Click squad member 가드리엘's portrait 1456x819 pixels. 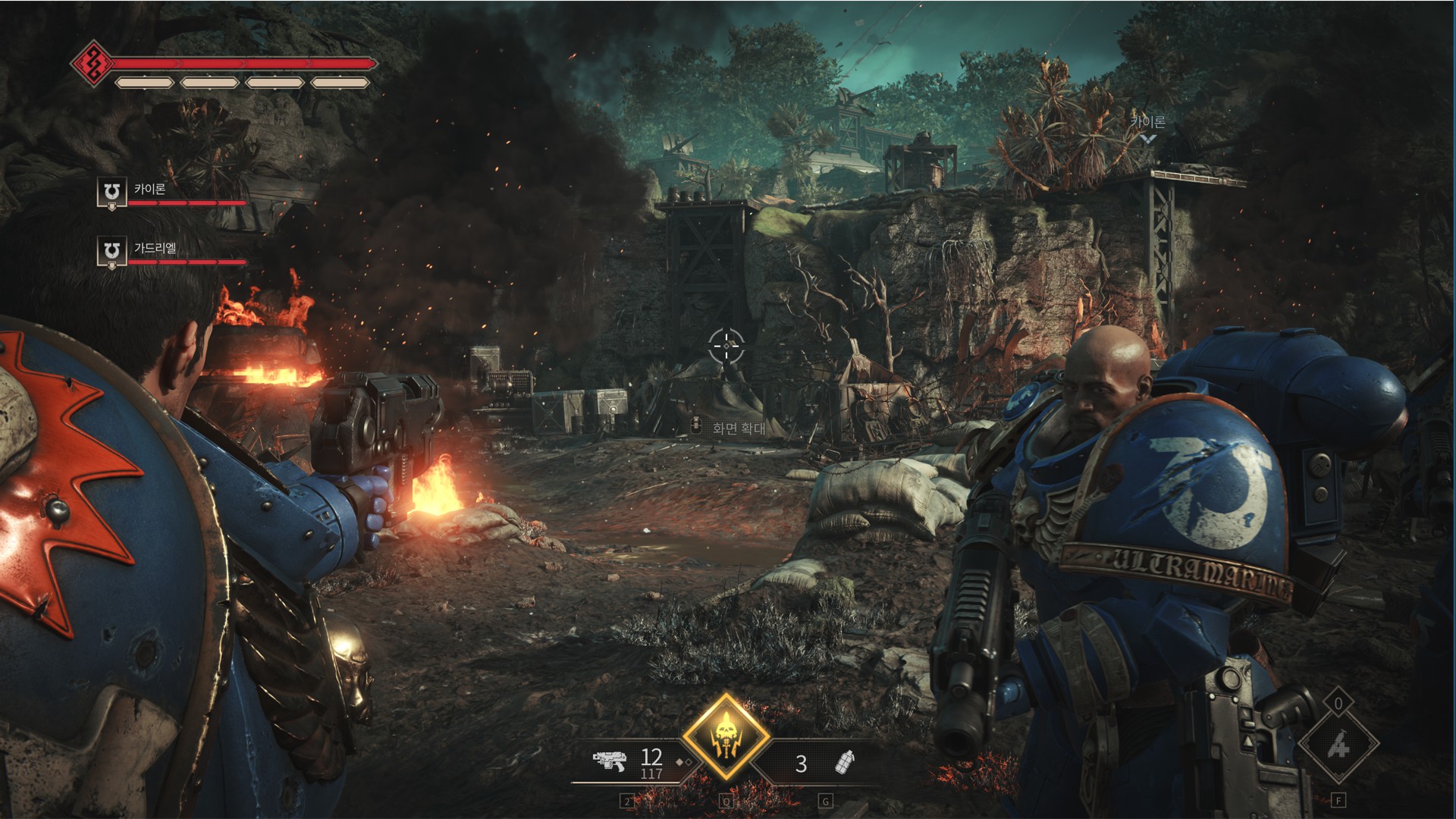click(x=111, y=251)
